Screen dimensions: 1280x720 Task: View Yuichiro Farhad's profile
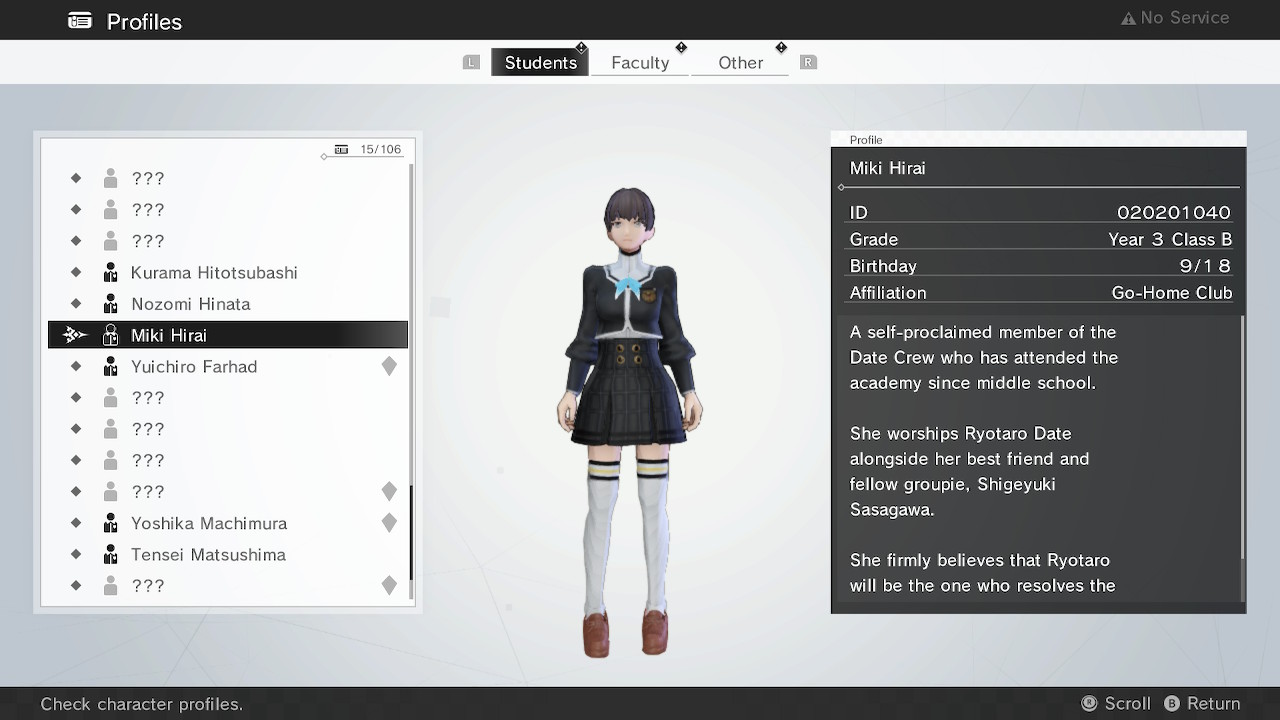click(x=194, y=367)
